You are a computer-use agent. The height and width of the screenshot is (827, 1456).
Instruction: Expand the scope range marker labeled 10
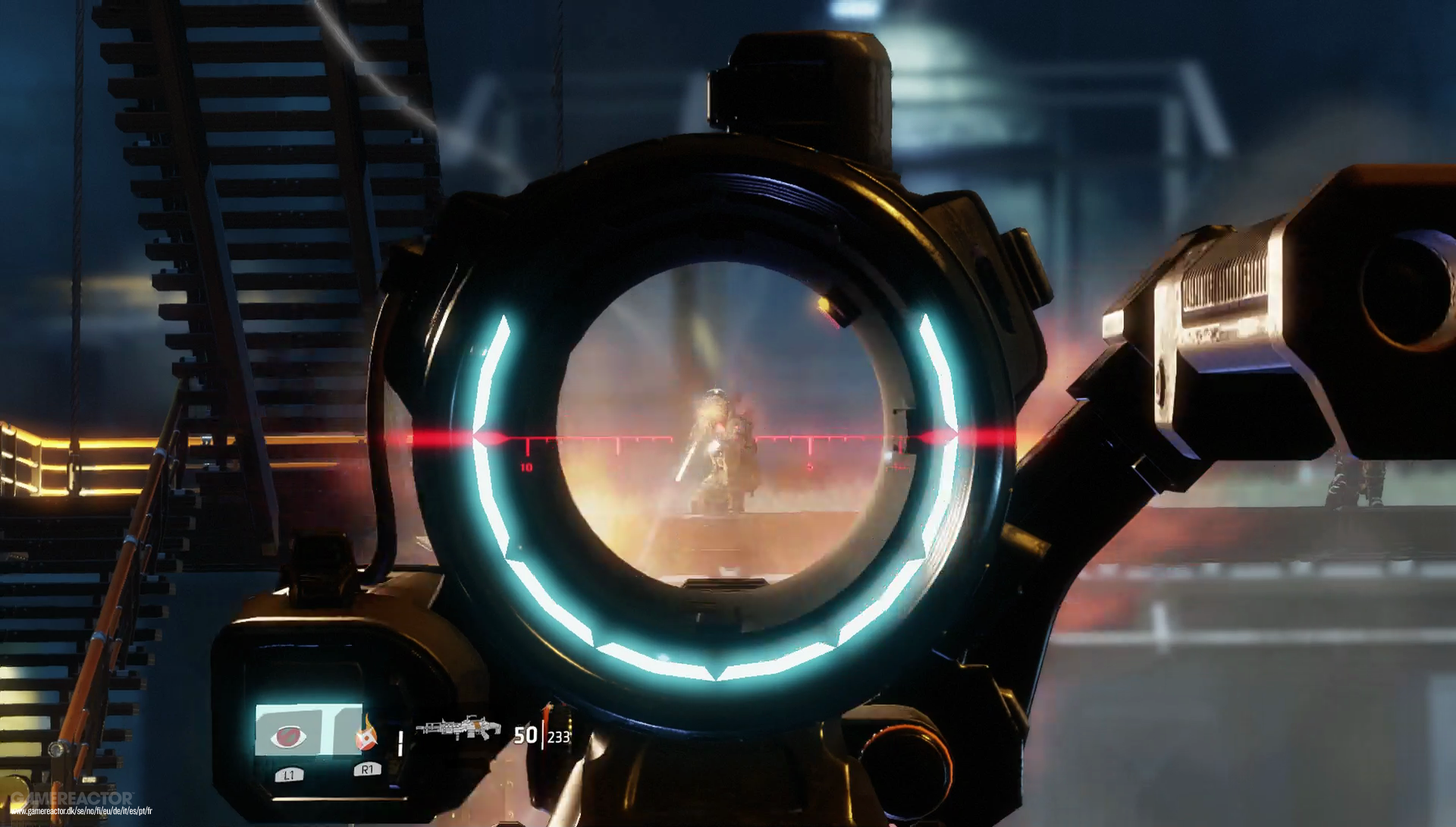tap(525, 466)
